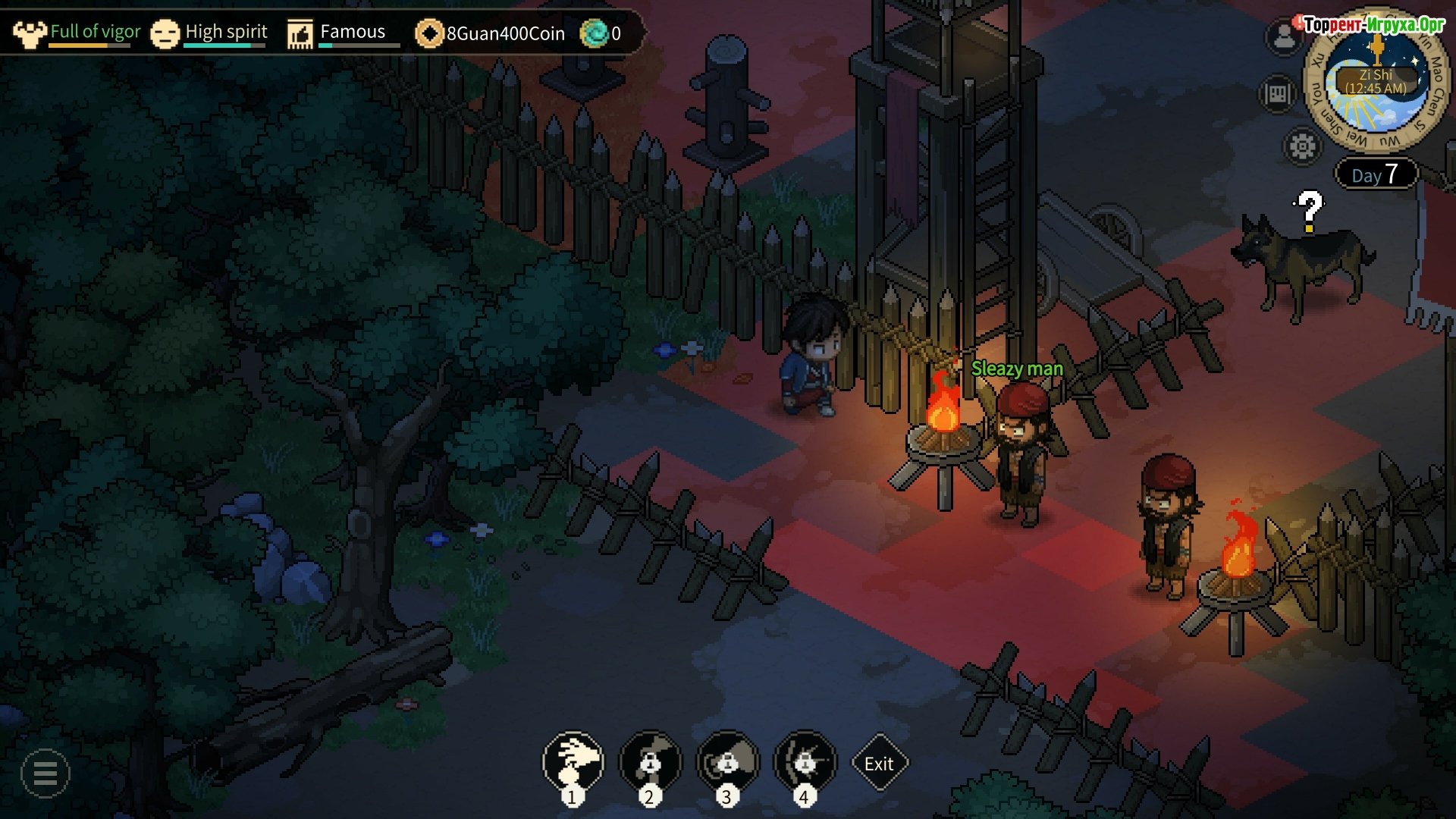Select the locked bow skill in slot 4
Screen dimensions: 1456x819
click(805, 761)
